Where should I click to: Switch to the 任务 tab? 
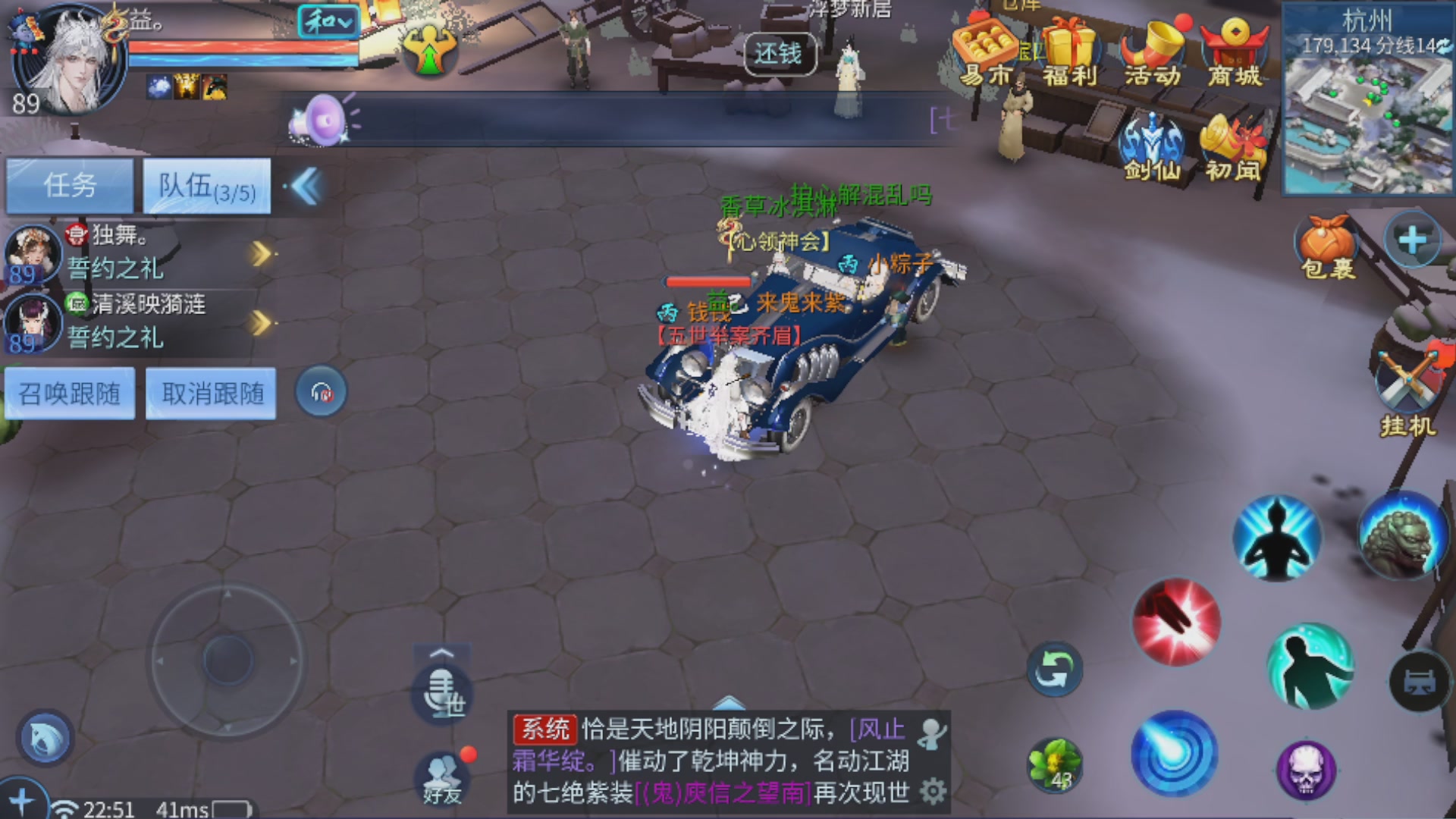[70, 184]
